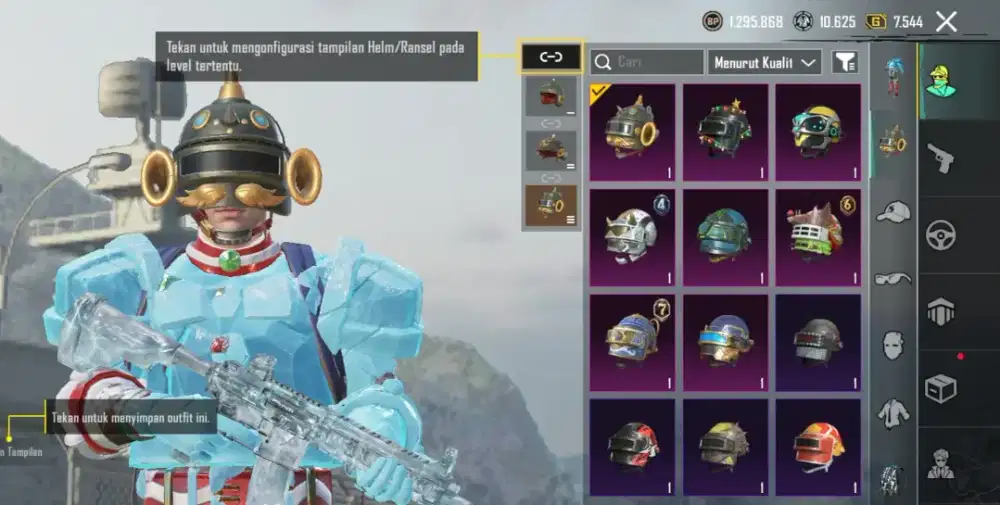Image resolution: width=1000 pixels, height=505 pixels.
Task: Click the Cari search field
Action: (647, 62)
